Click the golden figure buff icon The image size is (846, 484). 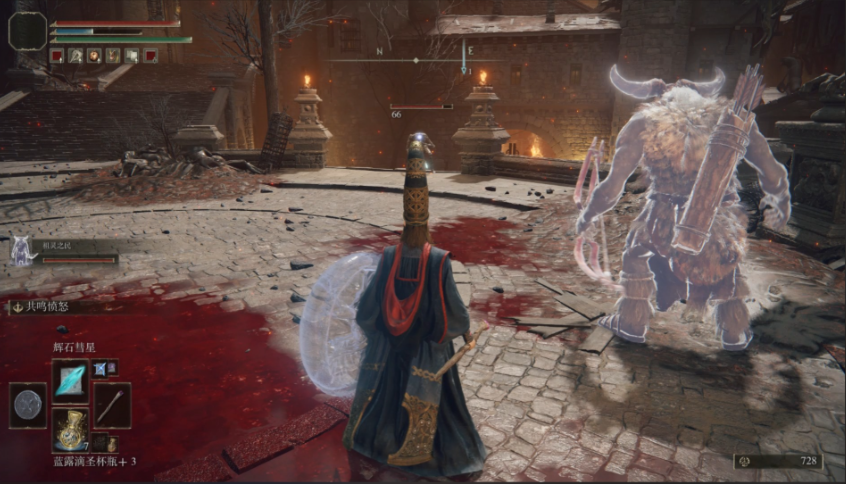112,56
